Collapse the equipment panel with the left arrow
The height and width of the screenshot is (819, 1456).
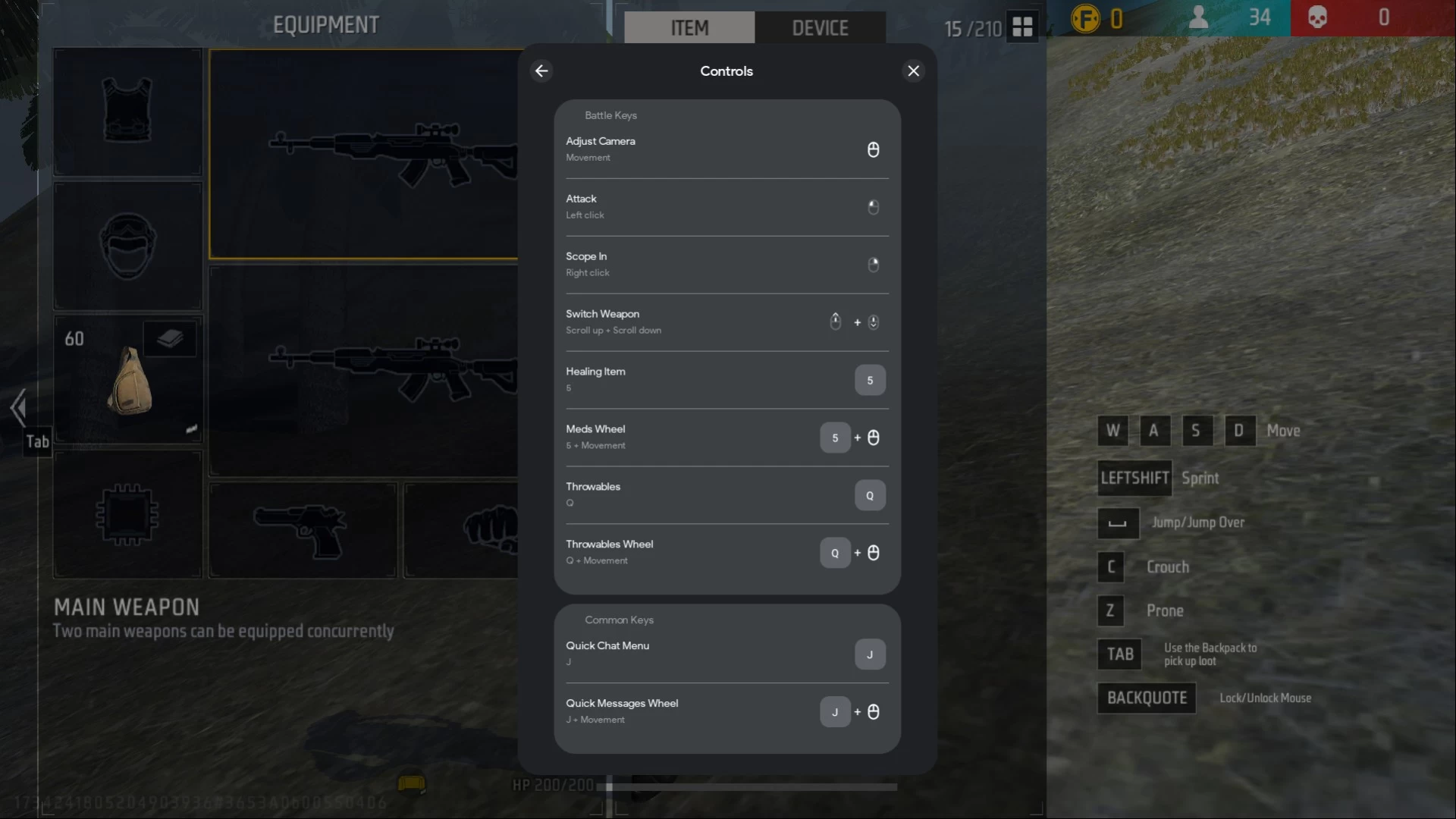coord(18,408)
